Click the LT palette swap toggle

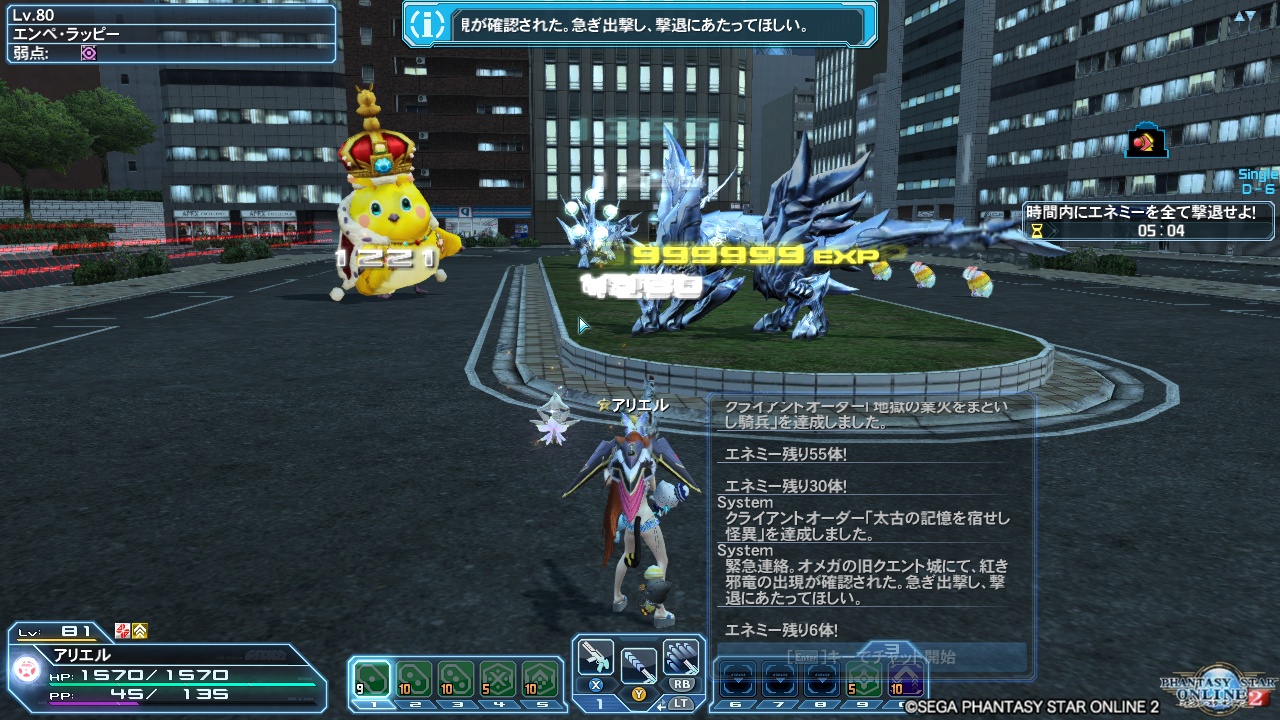pyautogui.click(x=682, y=704)
